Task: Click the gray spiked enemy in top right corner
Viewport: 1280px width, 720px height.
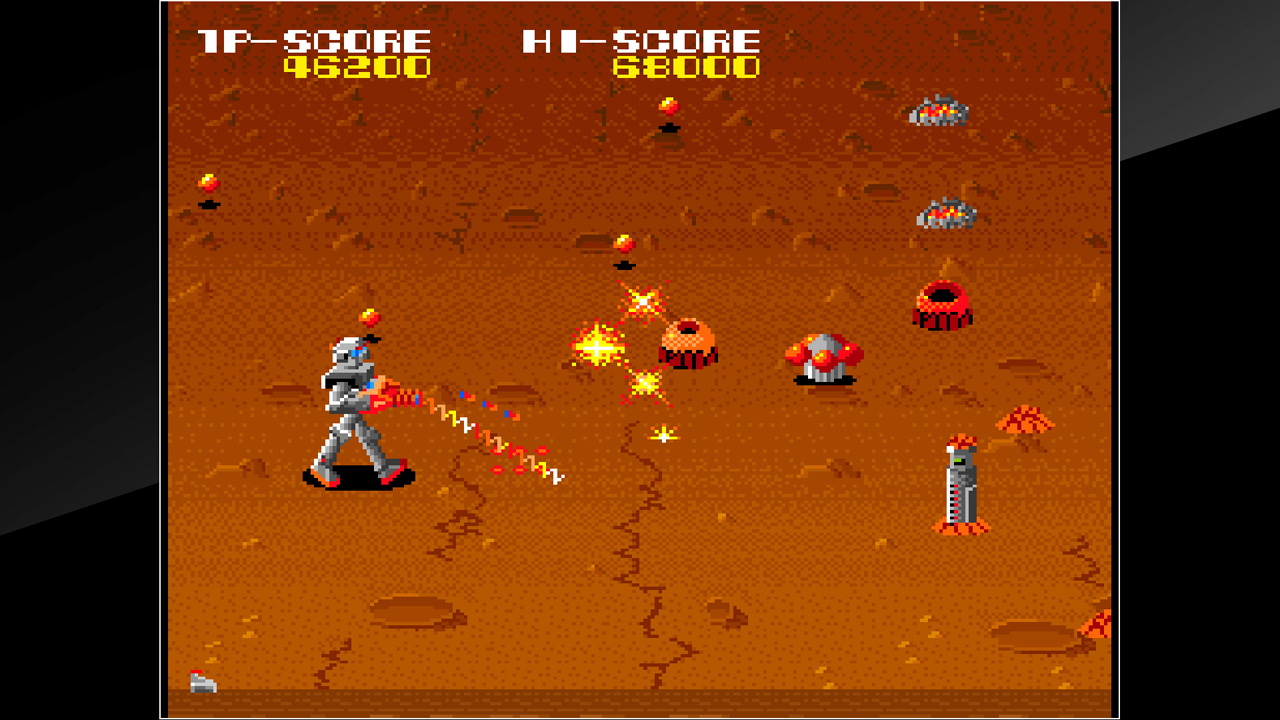Action: tap(937, 112)
